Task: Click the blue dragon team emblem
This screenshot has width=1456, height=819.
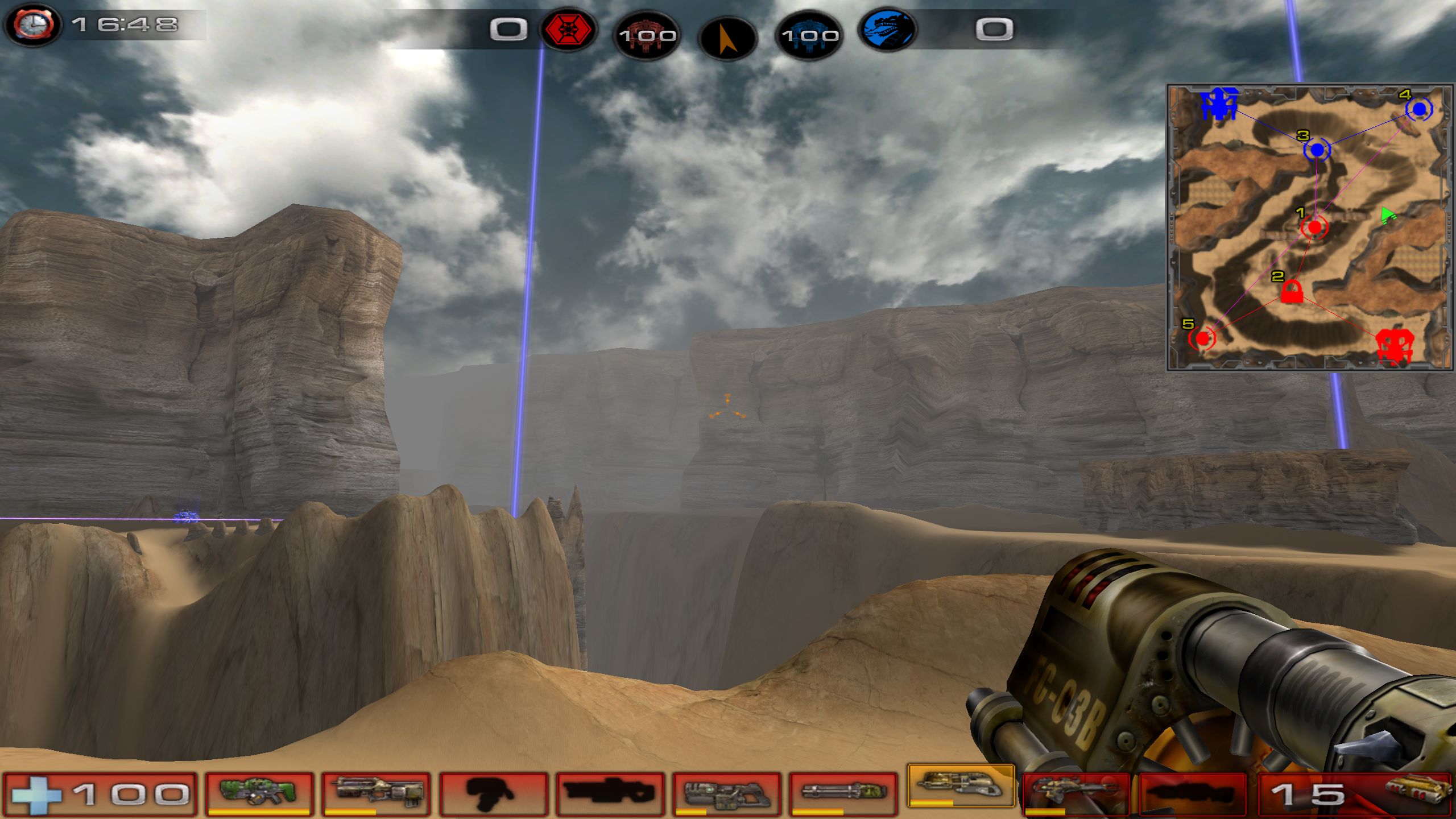Action: coord(888,30)
